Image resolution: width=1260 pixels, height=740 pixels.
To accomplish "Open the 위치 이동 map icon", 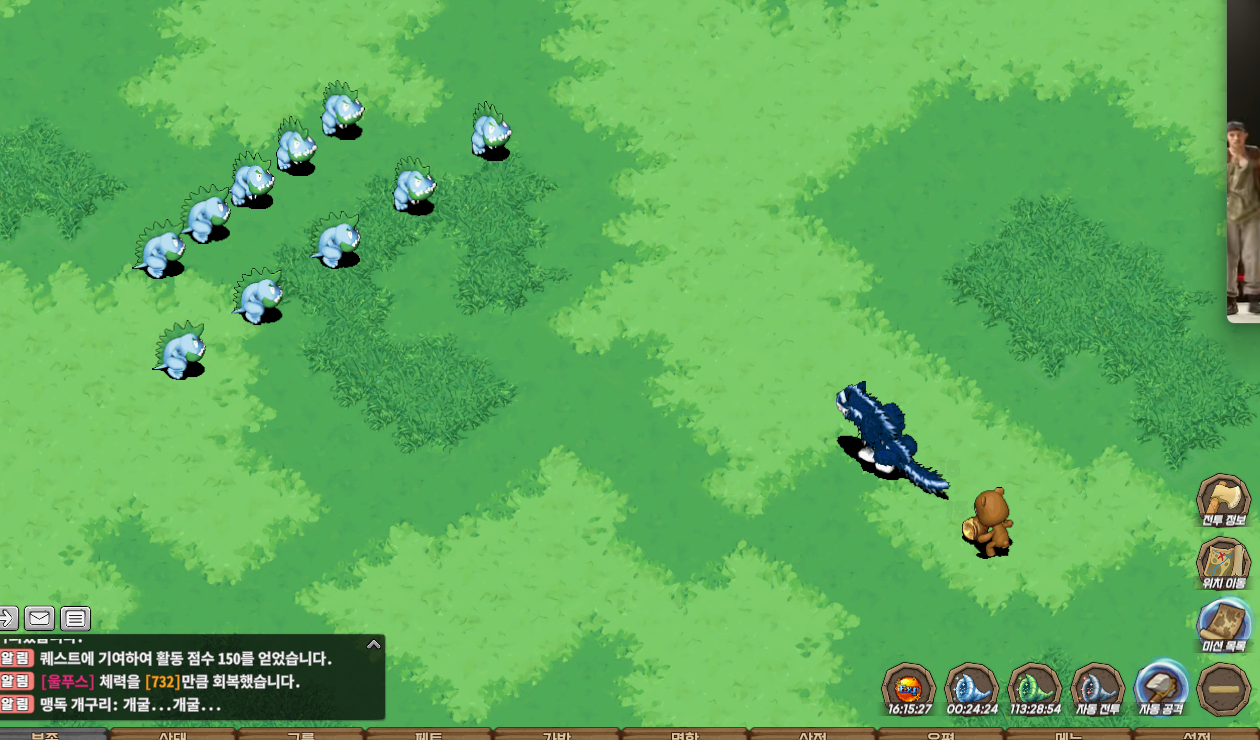I will (x=1223, y=561).
